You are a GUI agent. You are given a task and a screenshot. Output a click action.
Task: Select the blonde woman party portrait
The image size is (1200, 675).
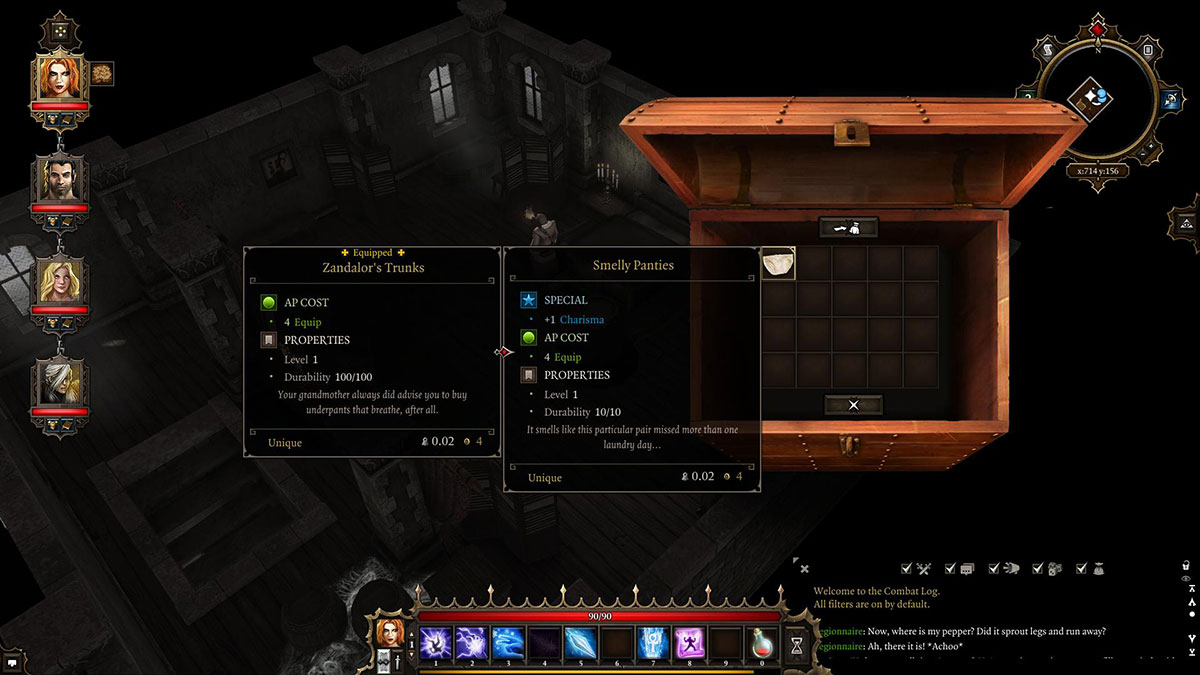[x=59, y=282]
